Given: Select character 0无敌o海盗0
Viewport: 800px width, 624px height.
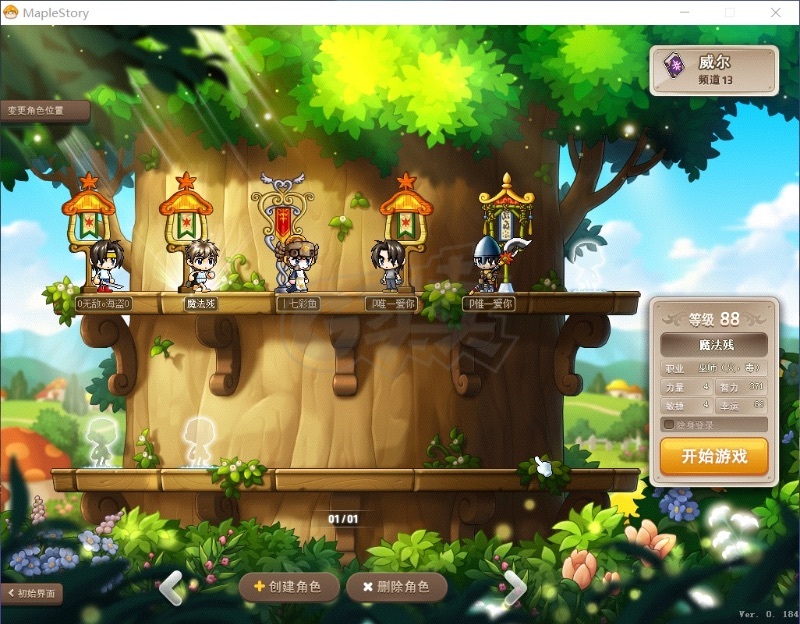Looking at the screenshot, I should pos(103,267).
